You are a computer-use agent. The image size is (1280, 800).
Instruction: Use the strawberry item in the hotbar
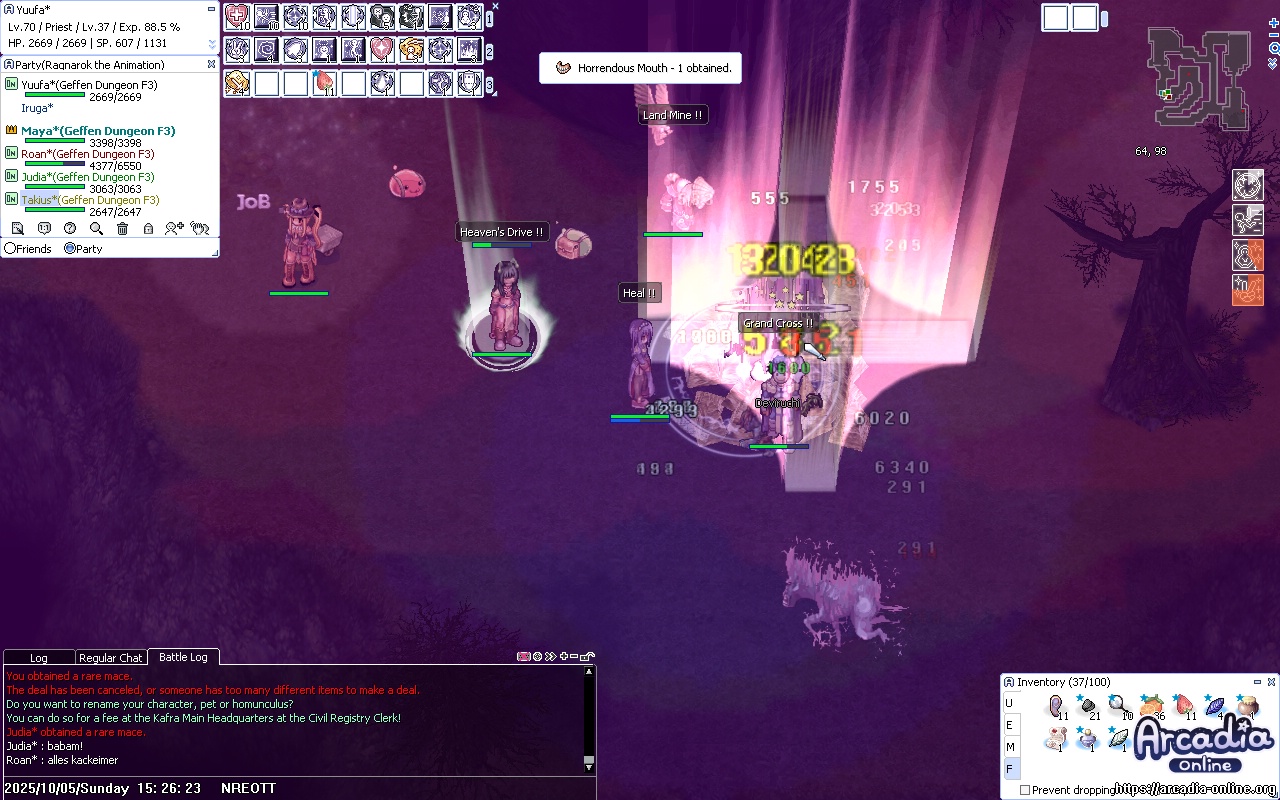[324, 83]
